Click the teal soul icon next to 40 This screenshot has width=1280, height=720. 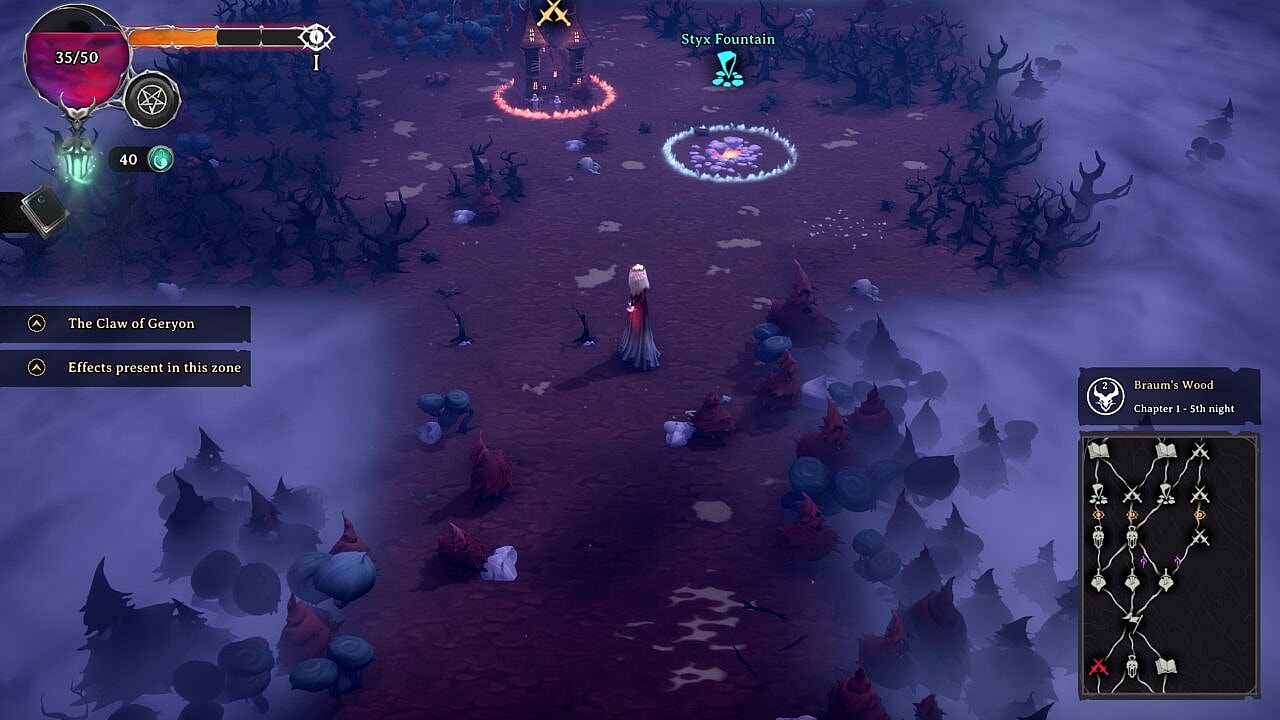(162, 158)
